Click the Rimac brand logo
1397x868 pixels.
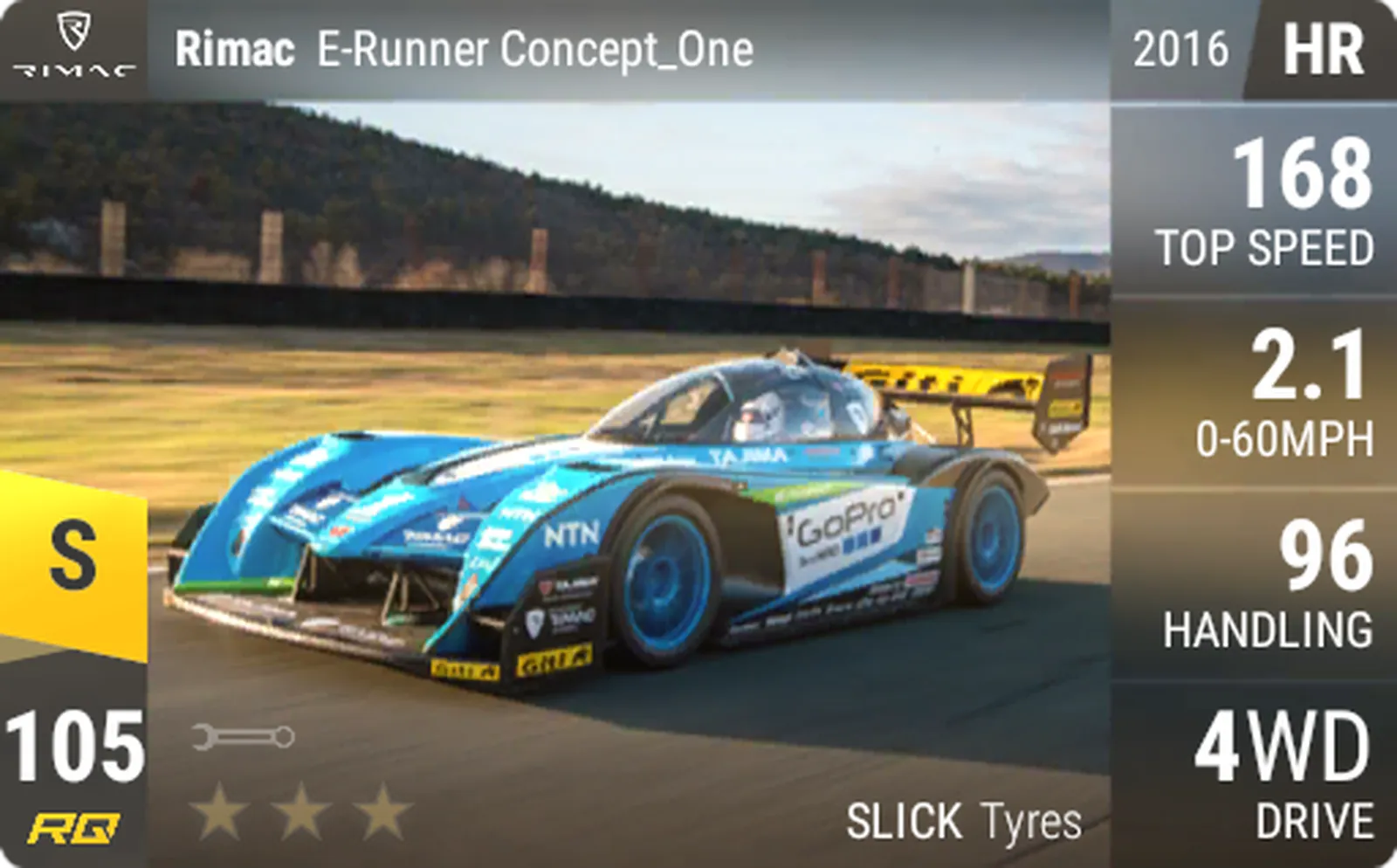coord(73,45)
